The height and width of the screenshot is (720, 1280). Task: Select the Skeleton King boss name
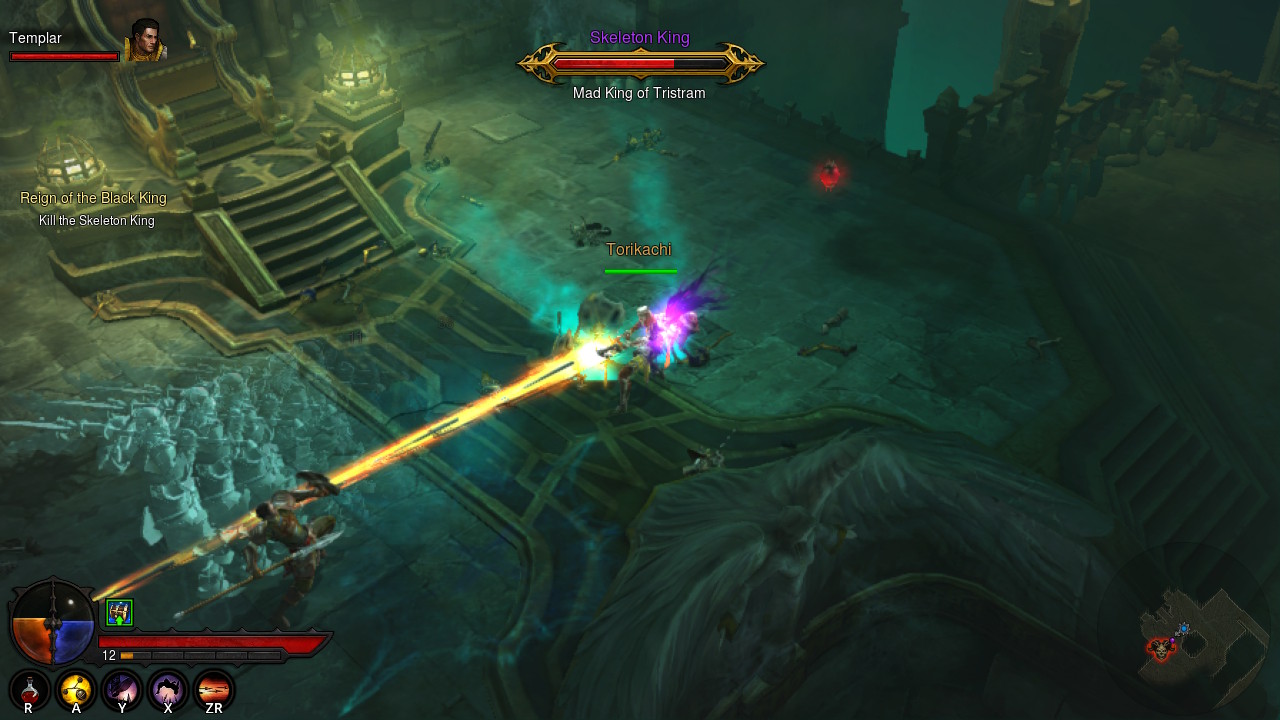click(x=639, y=37)
